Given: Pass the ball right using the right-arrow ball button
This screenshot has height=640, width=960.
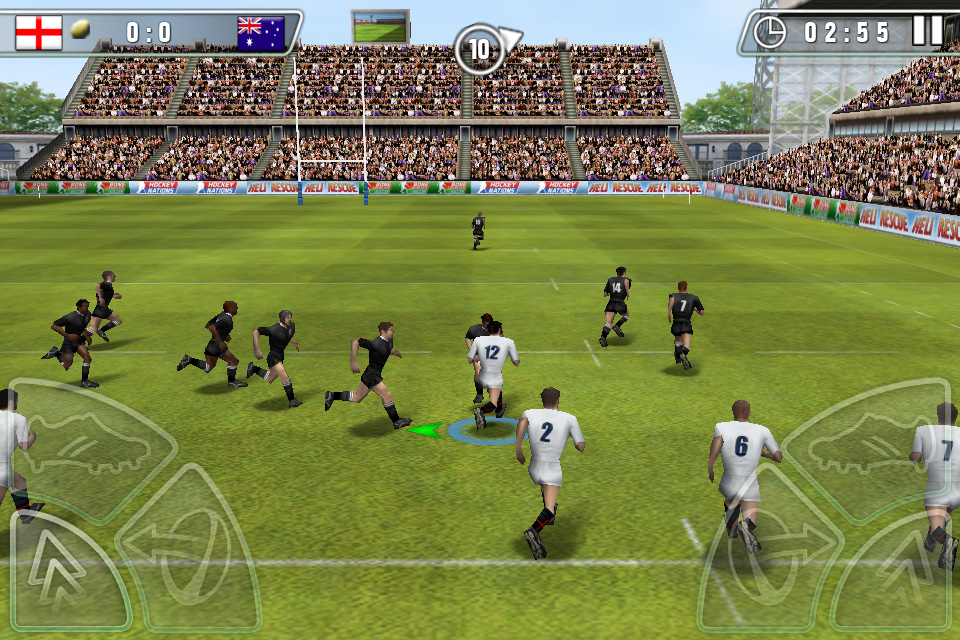Looking at the screenshot, I should tap(772, 548).
